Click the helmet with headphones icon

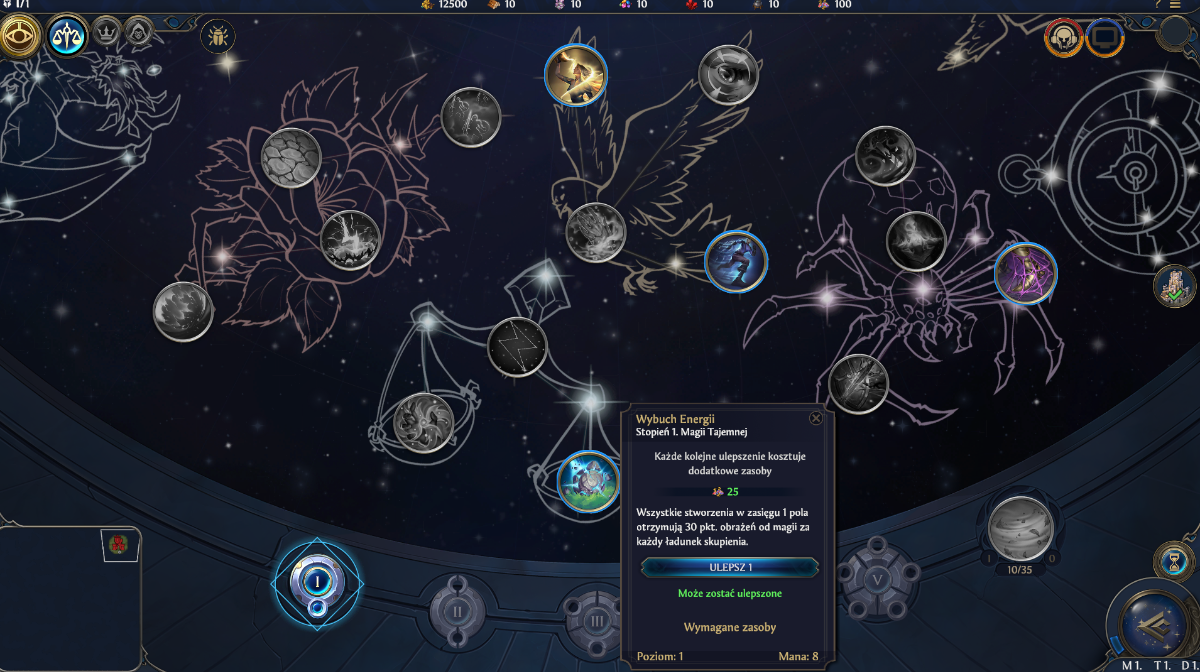pos(1064,38)
